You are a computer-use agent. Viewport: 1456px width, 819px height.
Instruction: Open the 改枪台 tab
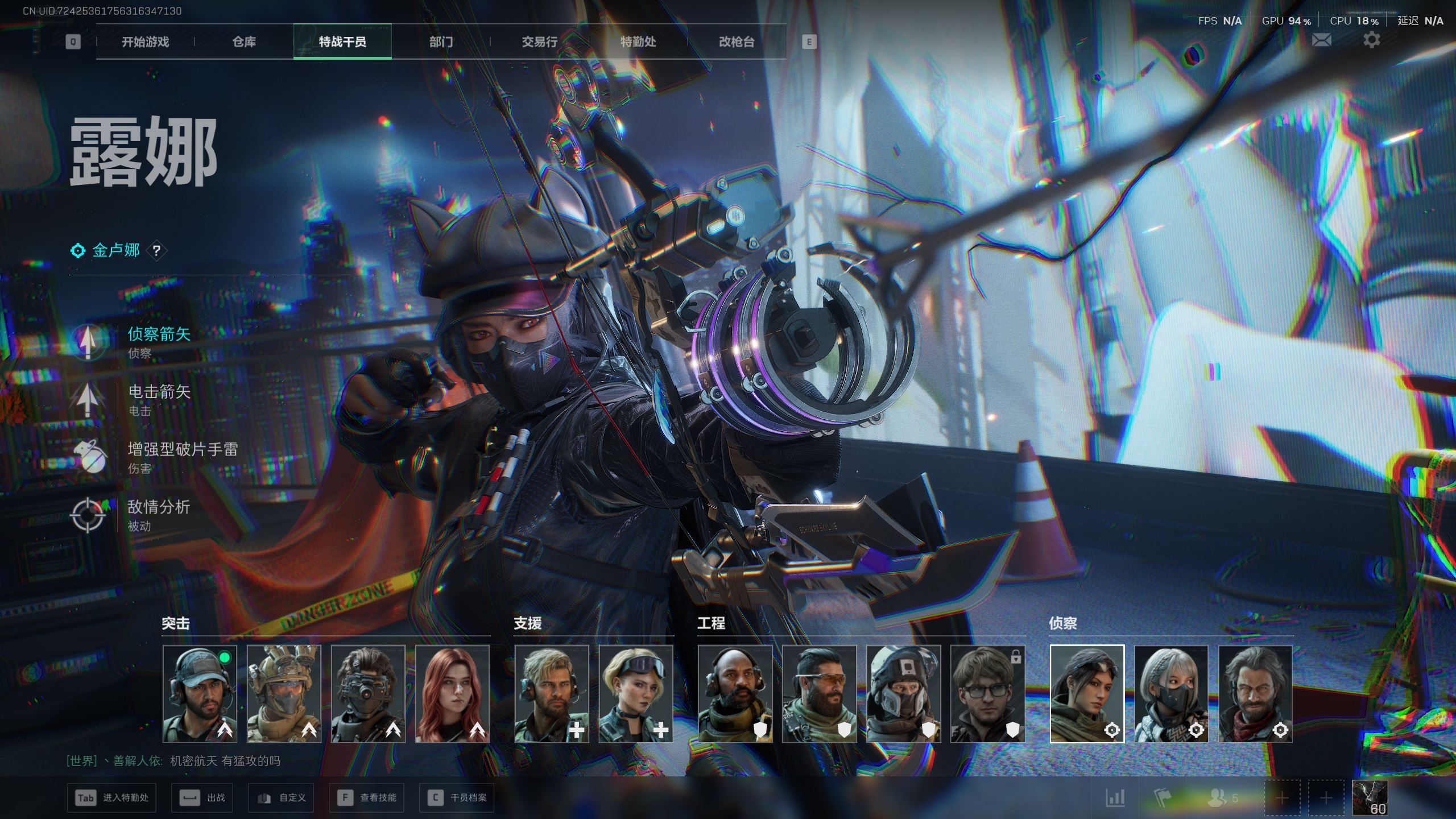coord(737,42)
